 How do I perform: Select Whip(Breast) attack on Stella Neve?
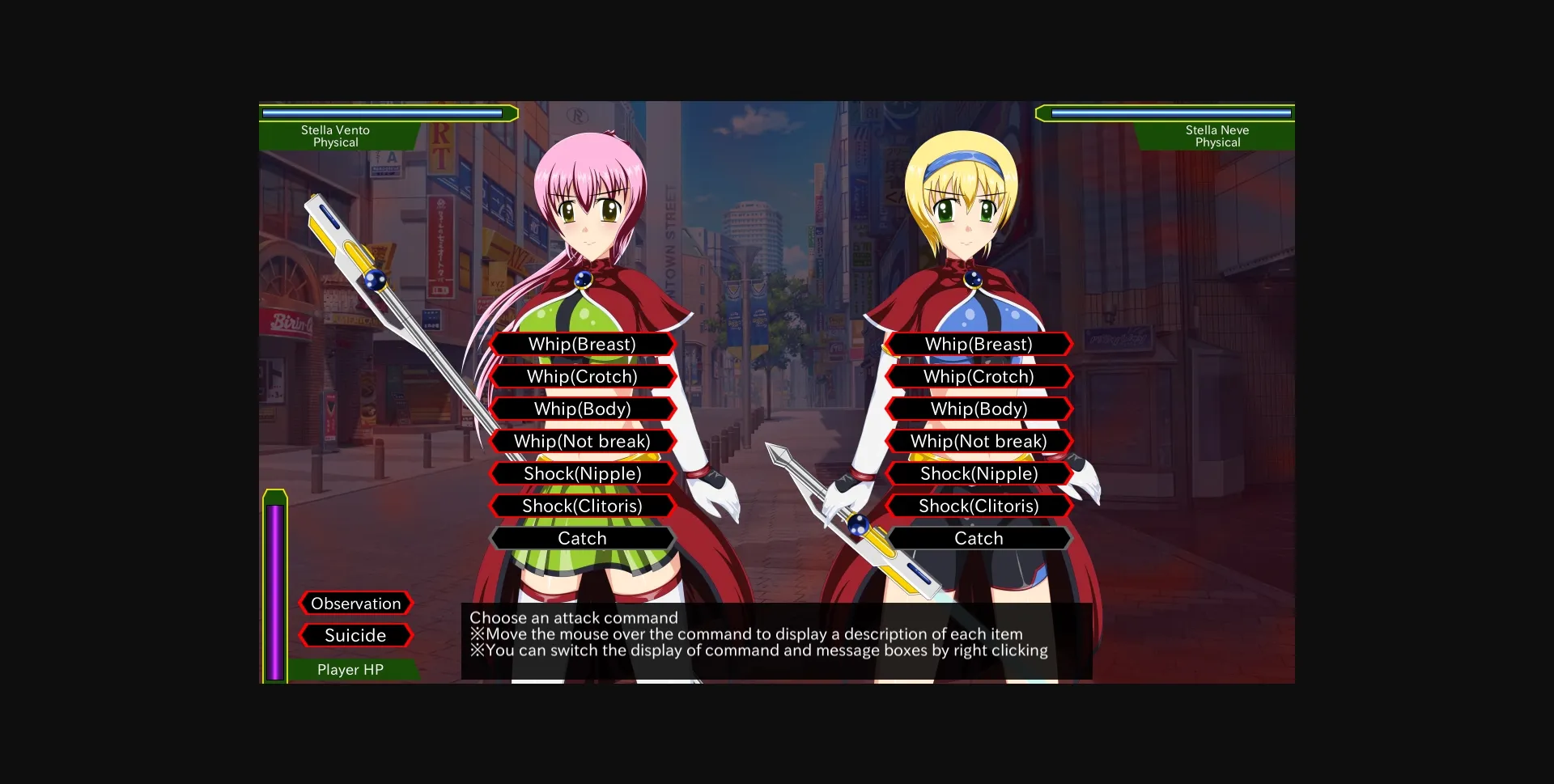pos(979,344)
